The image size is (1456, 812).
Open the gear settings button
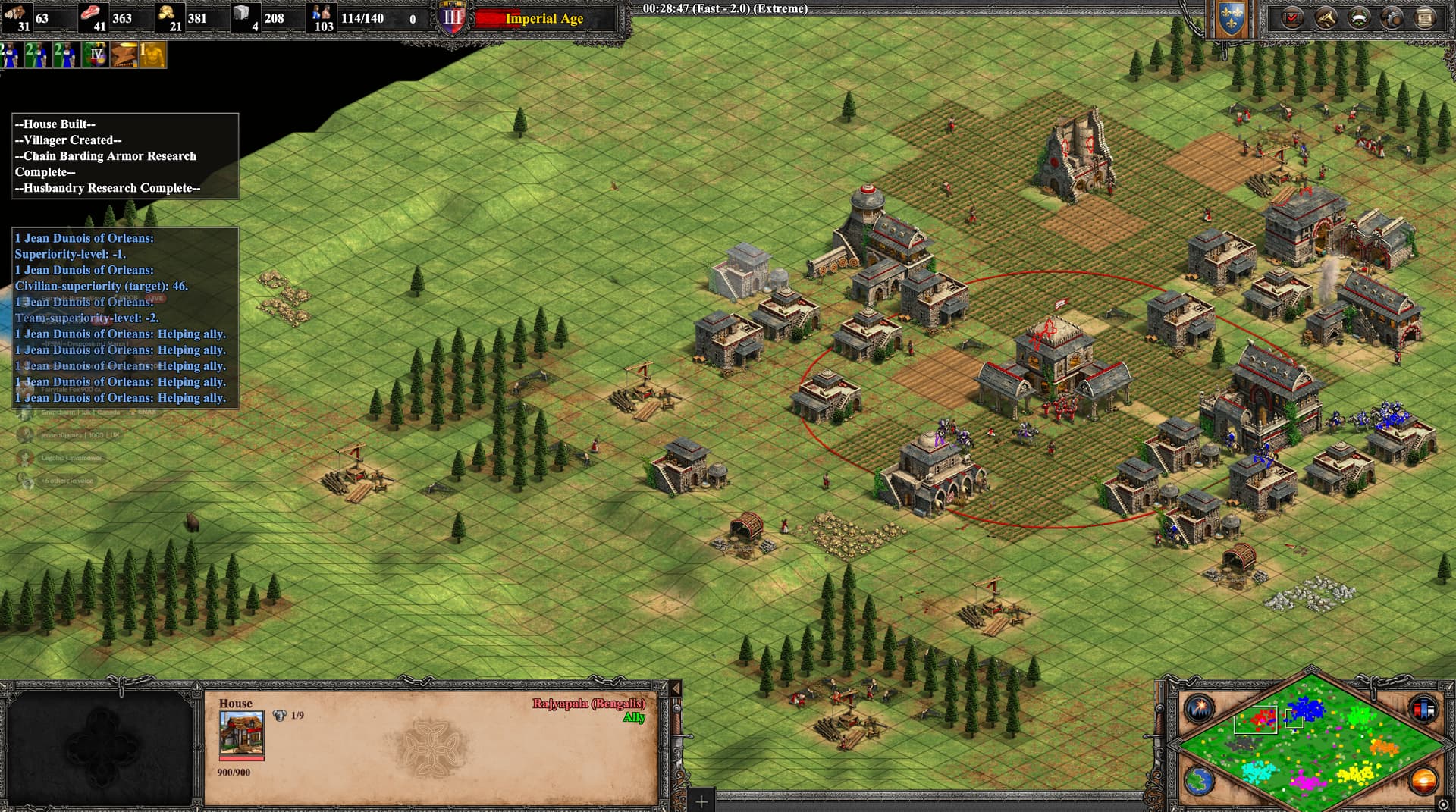coord(1392,17)
